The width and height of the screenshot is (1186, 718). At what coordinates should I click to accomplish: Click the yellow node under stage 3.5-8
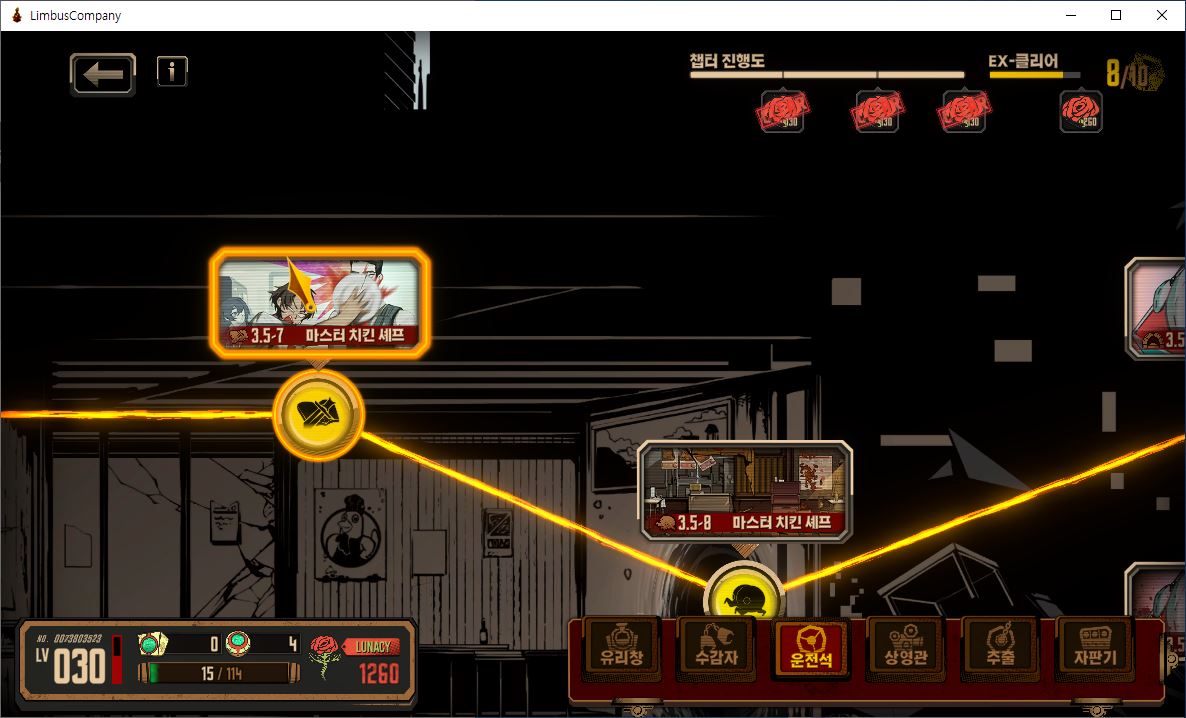click(743, 596)
